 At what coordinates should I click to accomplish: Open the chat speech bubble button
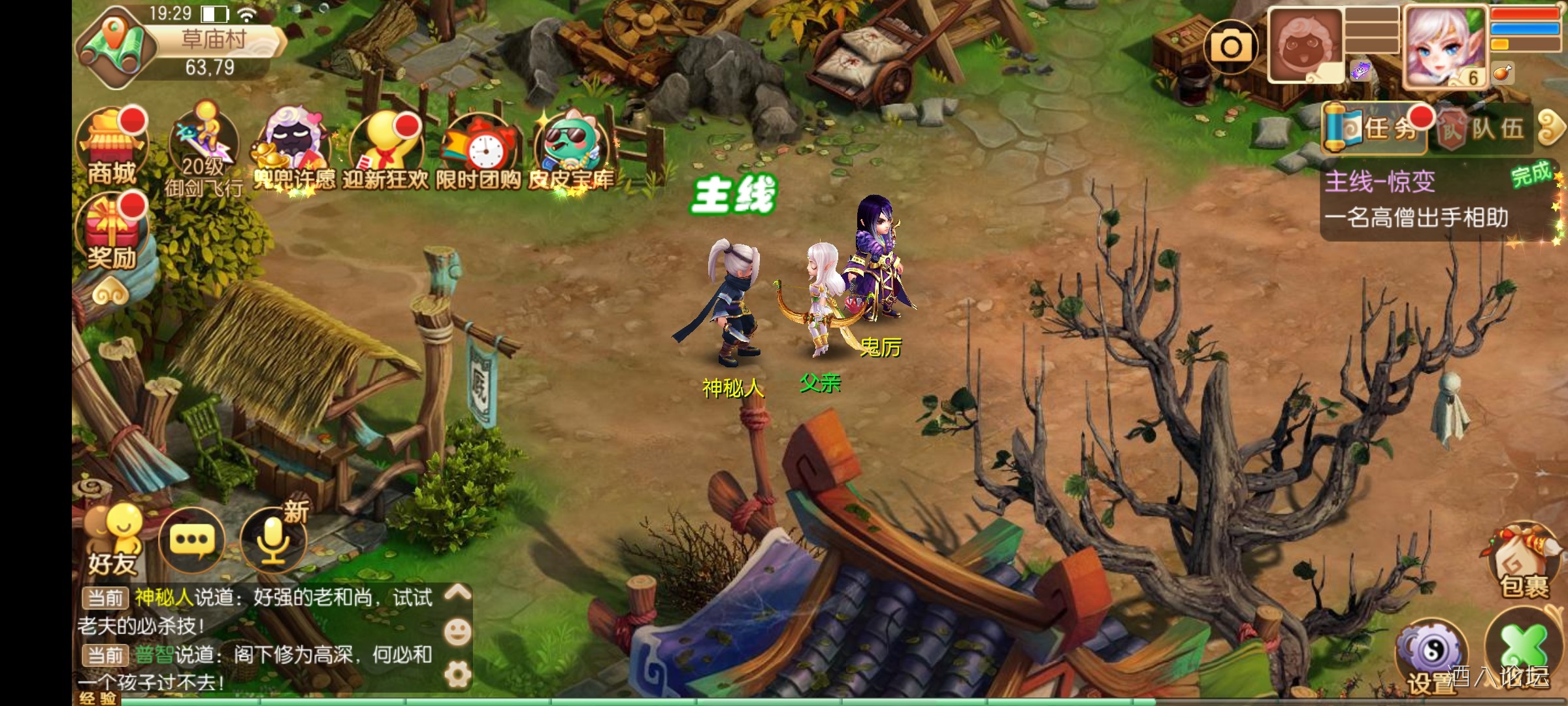pyautogui.click(x=192, y=540)
